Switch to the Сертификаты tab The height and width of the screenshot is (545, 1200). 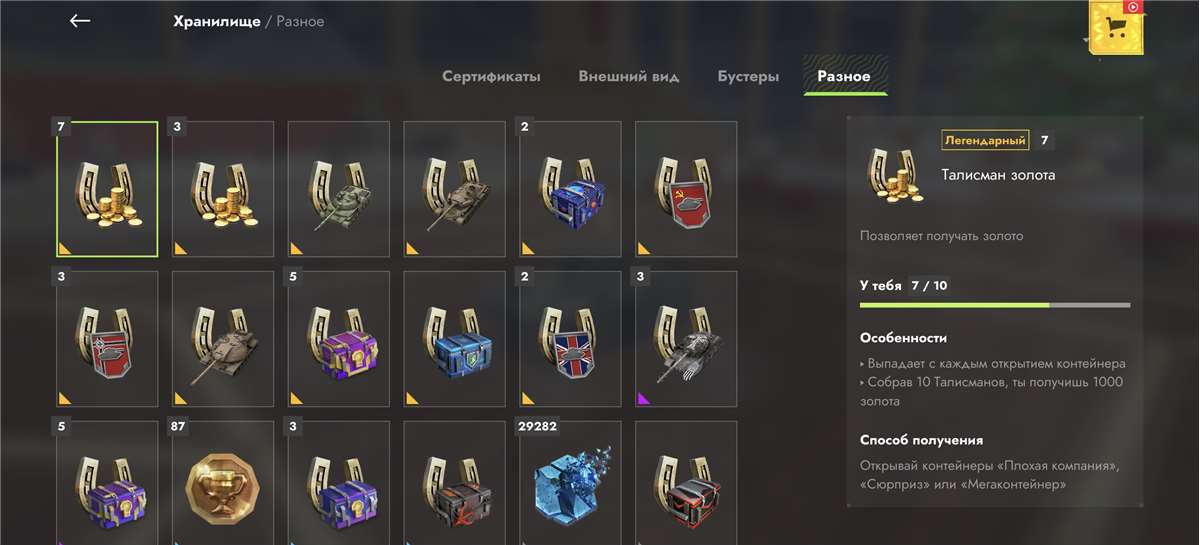491,76
